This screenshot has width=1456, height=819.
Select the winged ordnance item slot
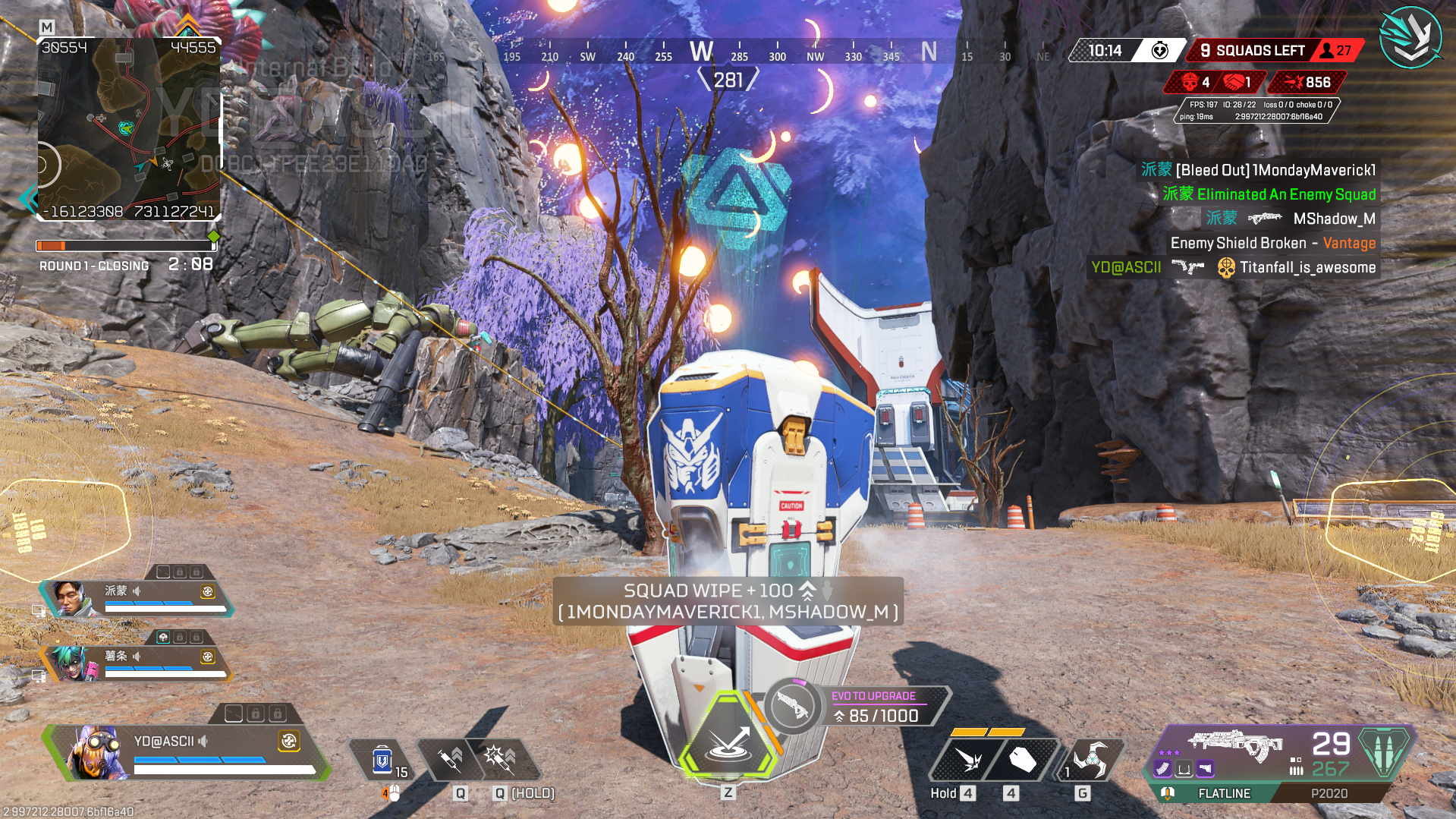pos(969,760)
